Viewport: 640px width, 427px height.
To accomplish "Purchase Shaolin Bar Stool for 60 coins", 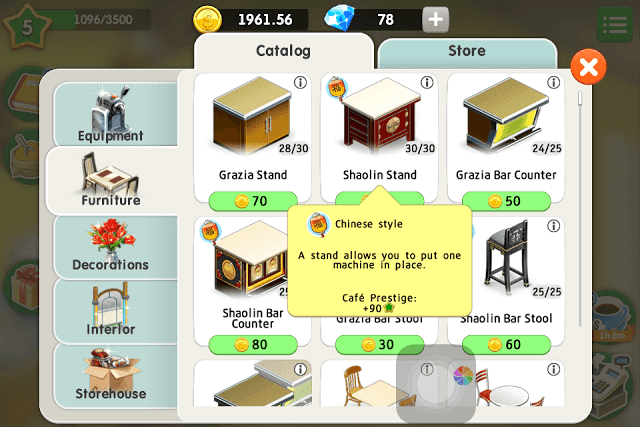I will 506,345.
